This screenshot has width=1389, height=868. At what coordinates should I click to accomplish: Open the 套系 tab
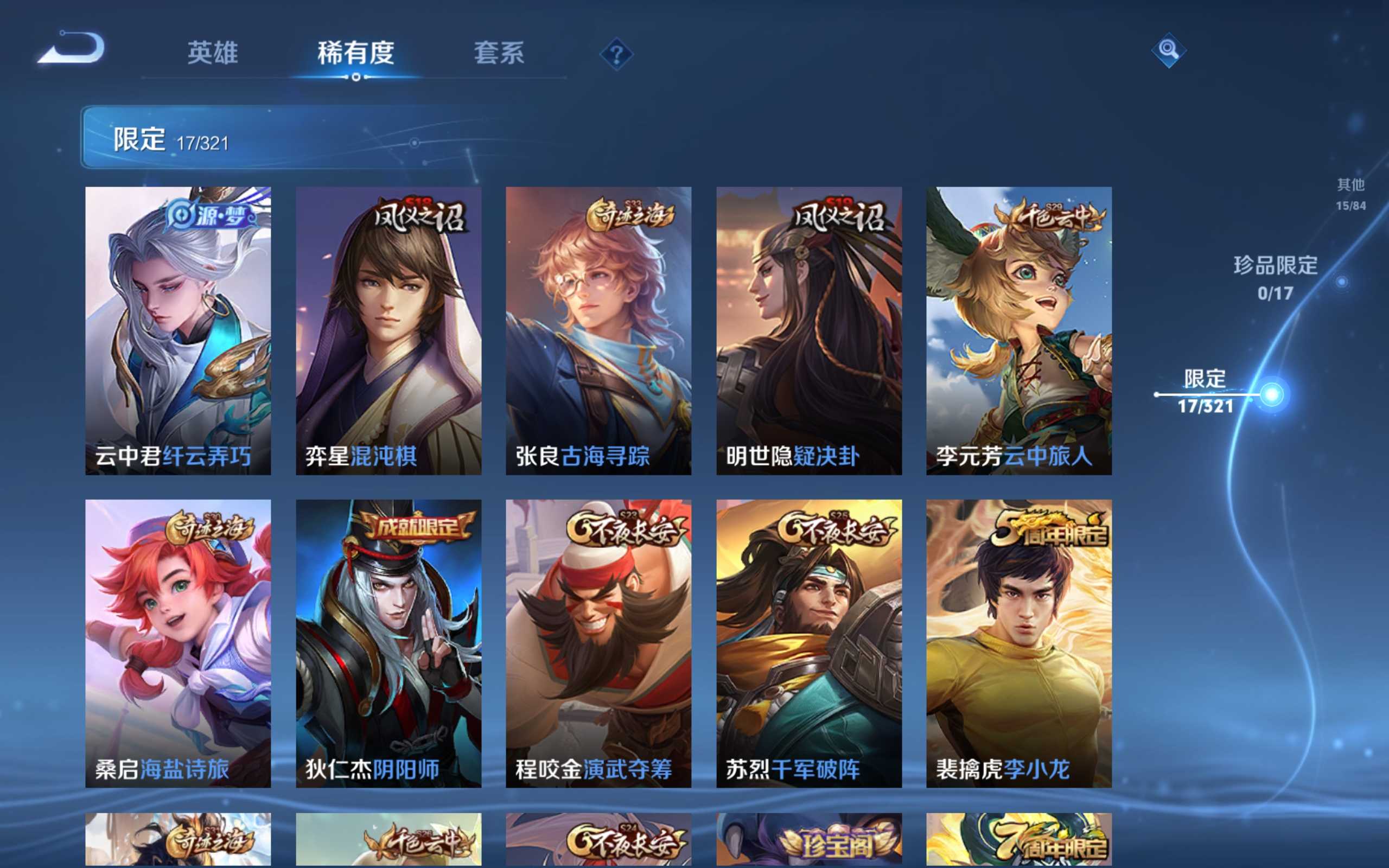(498, 53)
